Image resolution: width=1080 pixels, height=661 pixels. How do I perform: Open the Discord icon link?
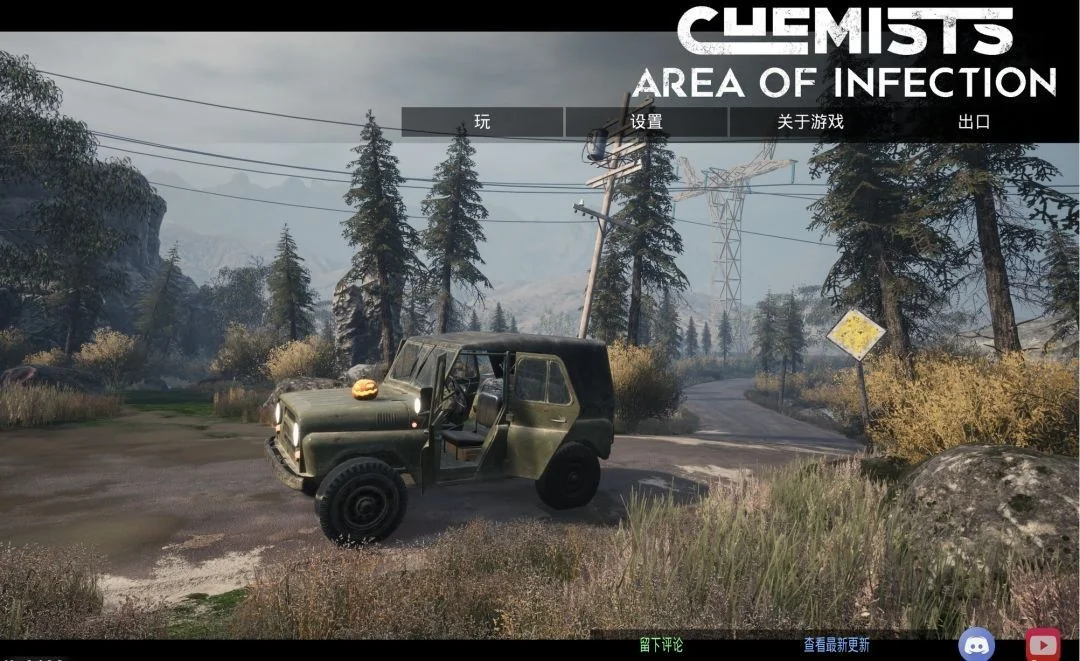click(x=976, y=644)
